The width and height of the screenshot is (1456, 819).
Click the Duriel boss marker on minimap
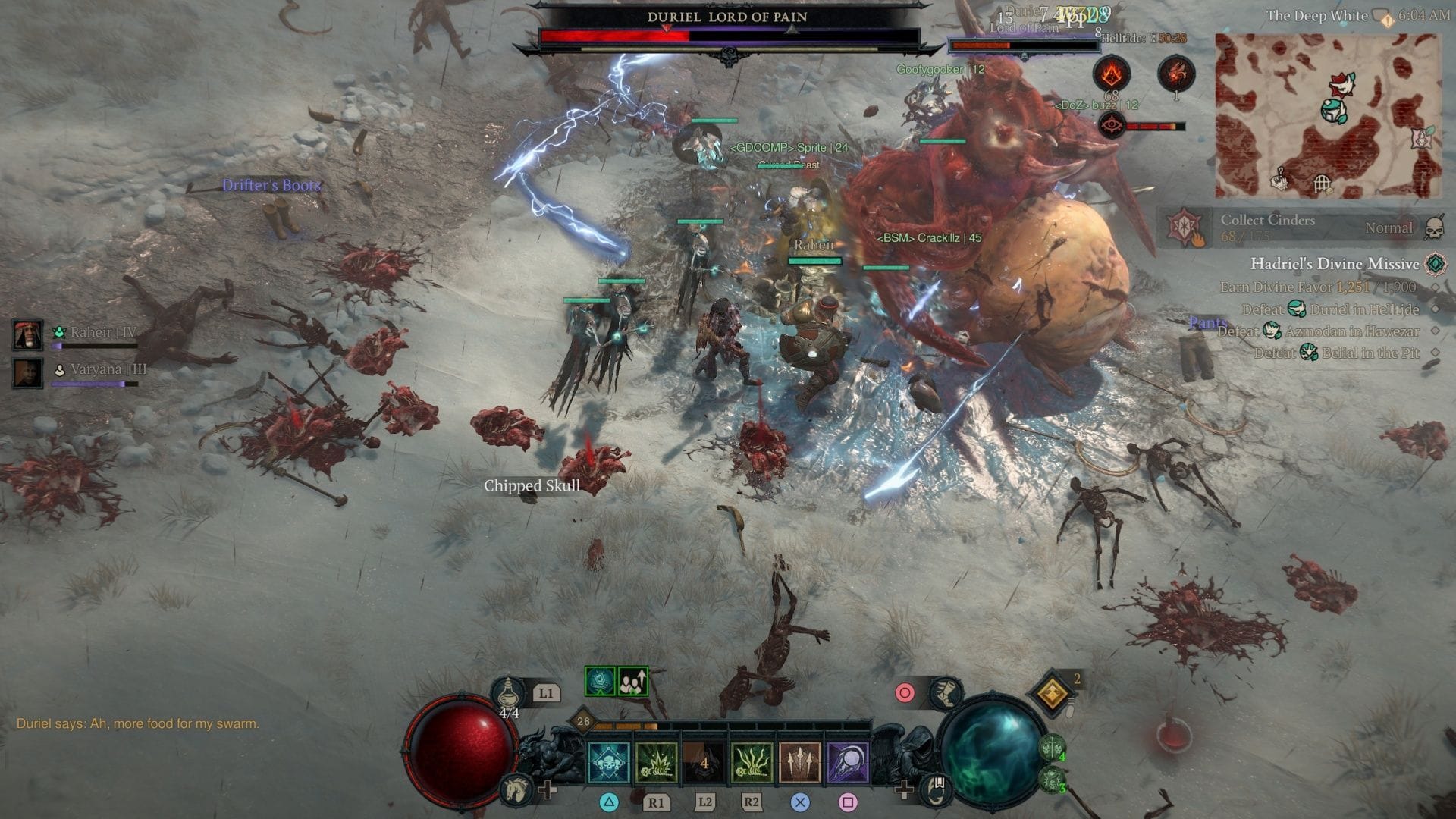click(1343, 84)
